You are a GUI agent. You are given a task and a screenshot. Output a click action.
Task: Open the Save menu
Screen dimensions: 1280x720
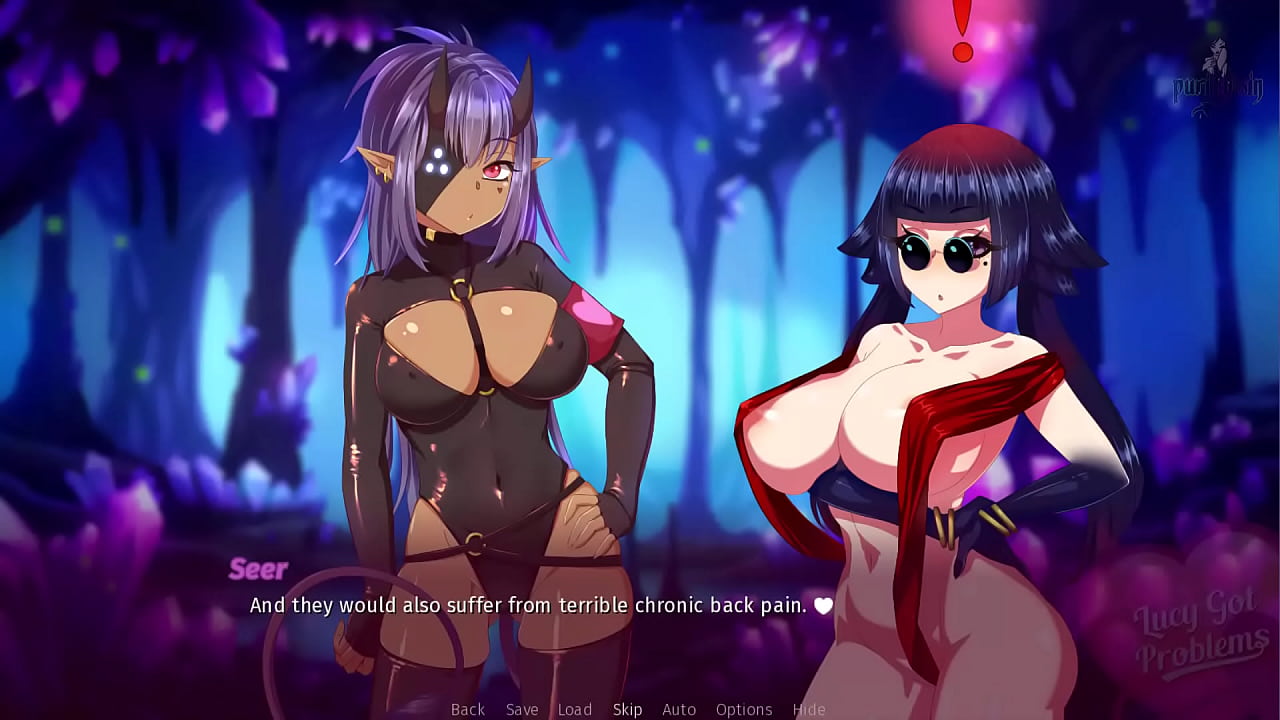[x=522, y=709]
